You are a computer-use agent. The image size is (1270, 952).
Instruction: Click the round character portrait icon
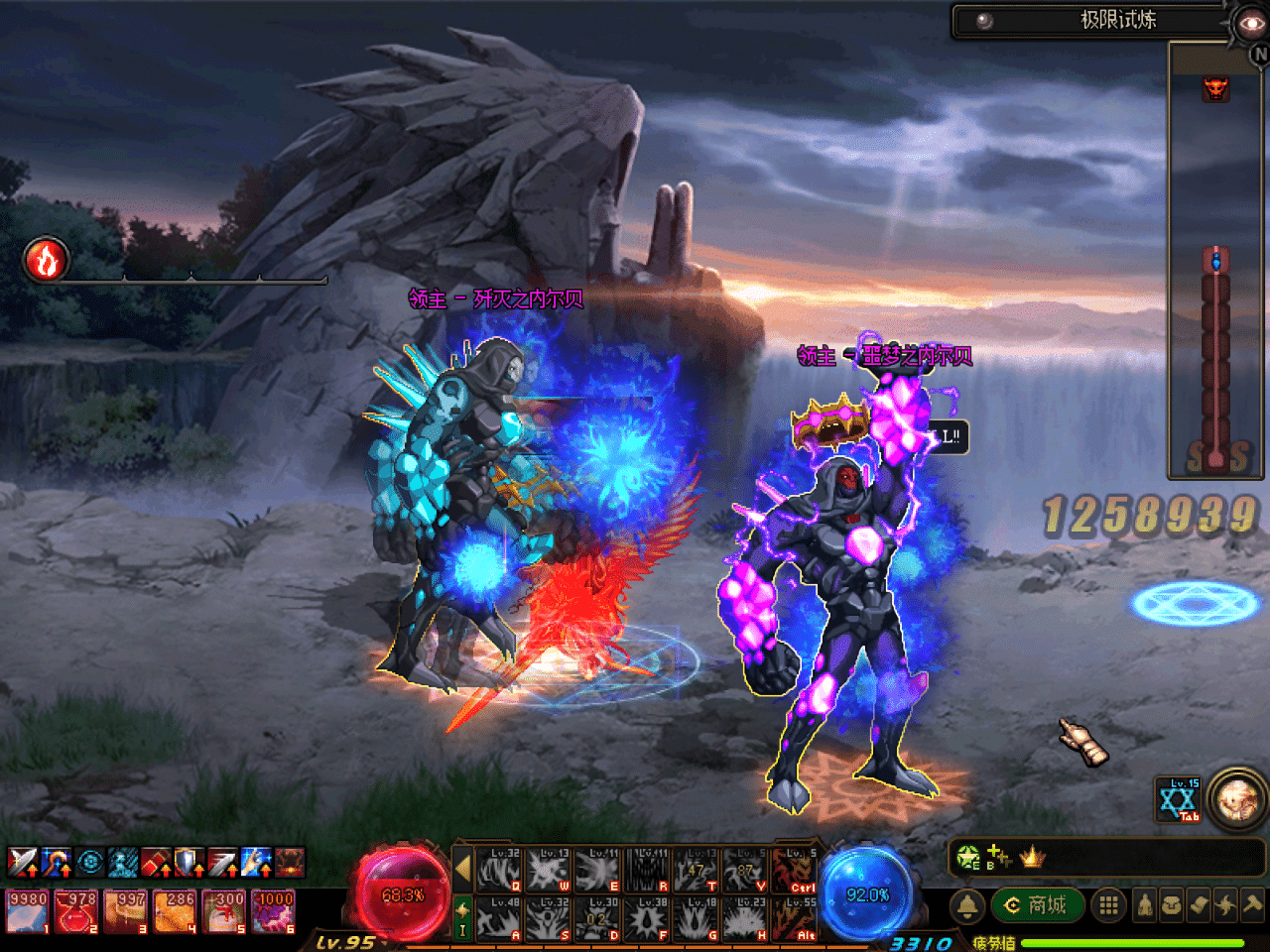coord(1236,798)
